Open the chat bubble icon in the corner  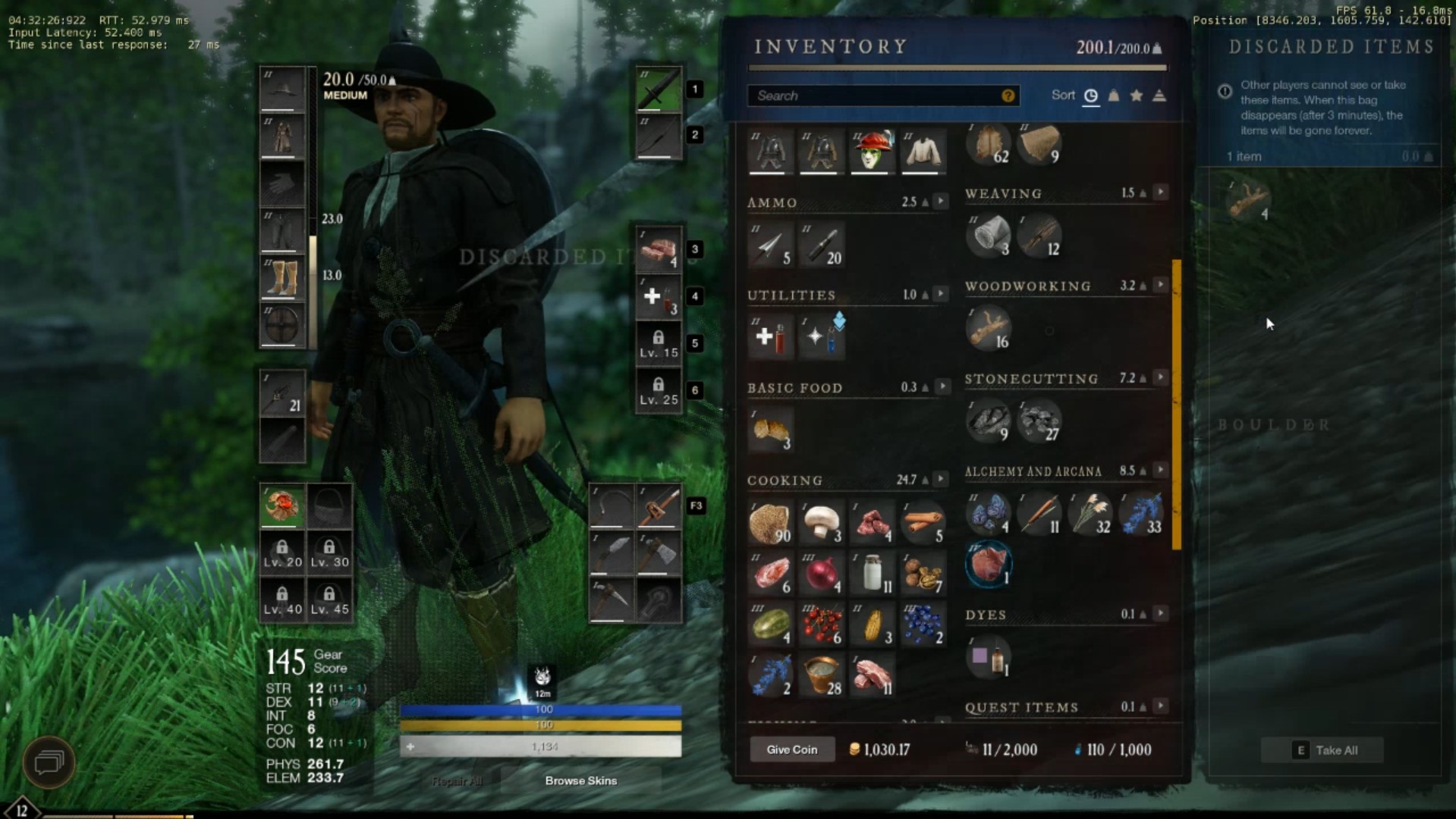(48, 761)
